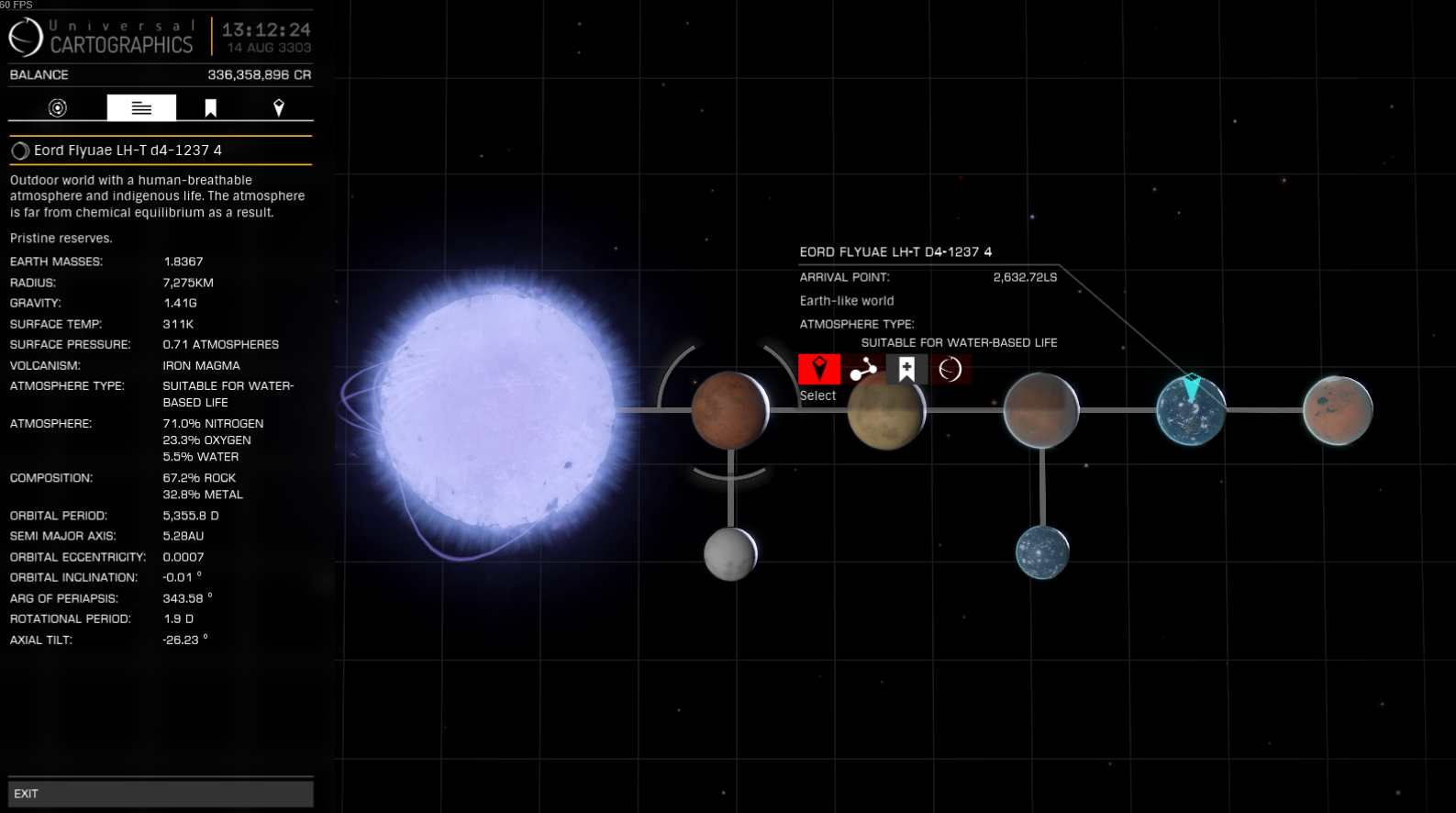This screenshot has width=1456, height=813.
Task: Switch to the location pin tab
Action: (279, 108)
